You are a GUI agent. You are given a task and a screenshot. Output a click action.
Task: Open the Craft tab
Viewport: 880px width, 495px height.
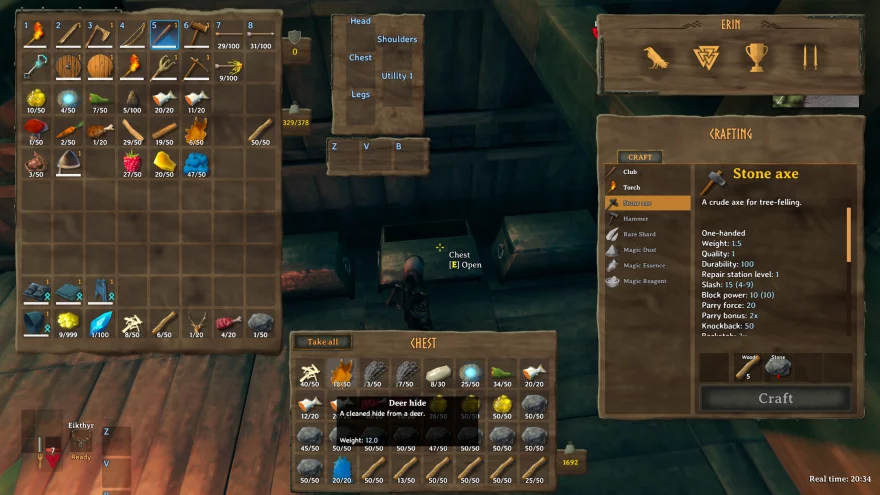(639, 157)
